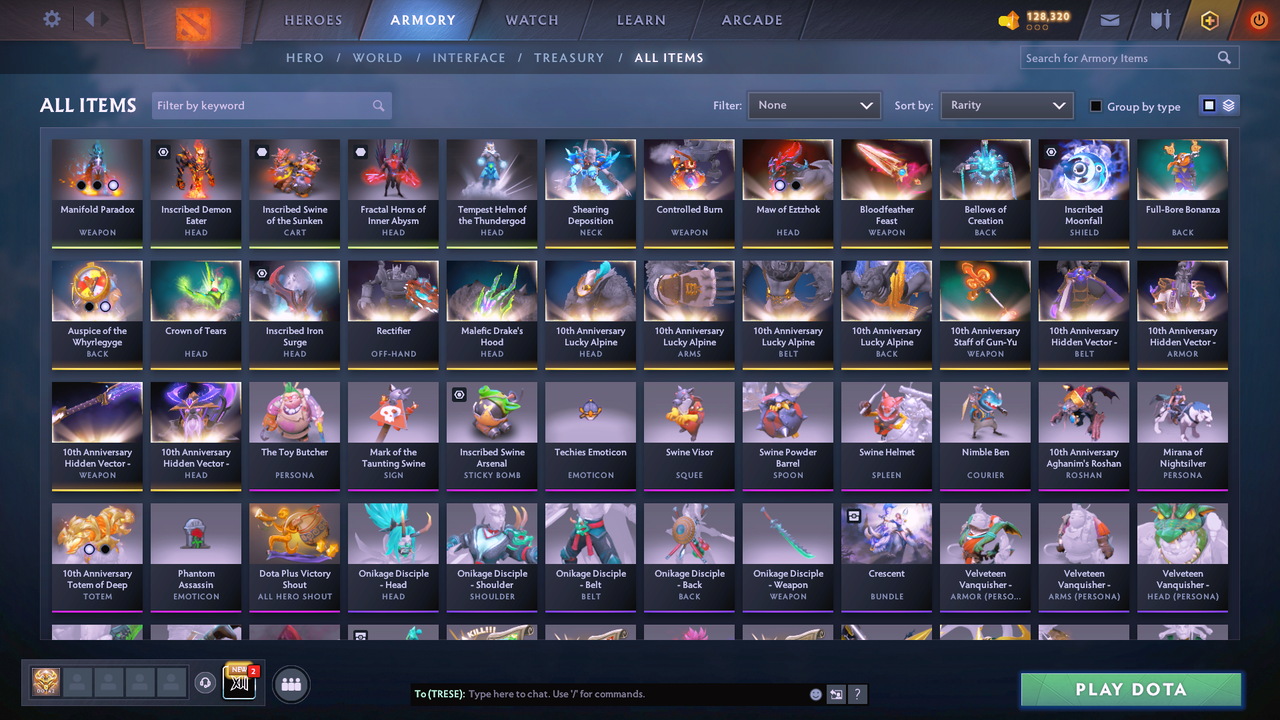Open the Filter dropdown set to None
This screenshot has height=720, width=1280.
(813, 105)
